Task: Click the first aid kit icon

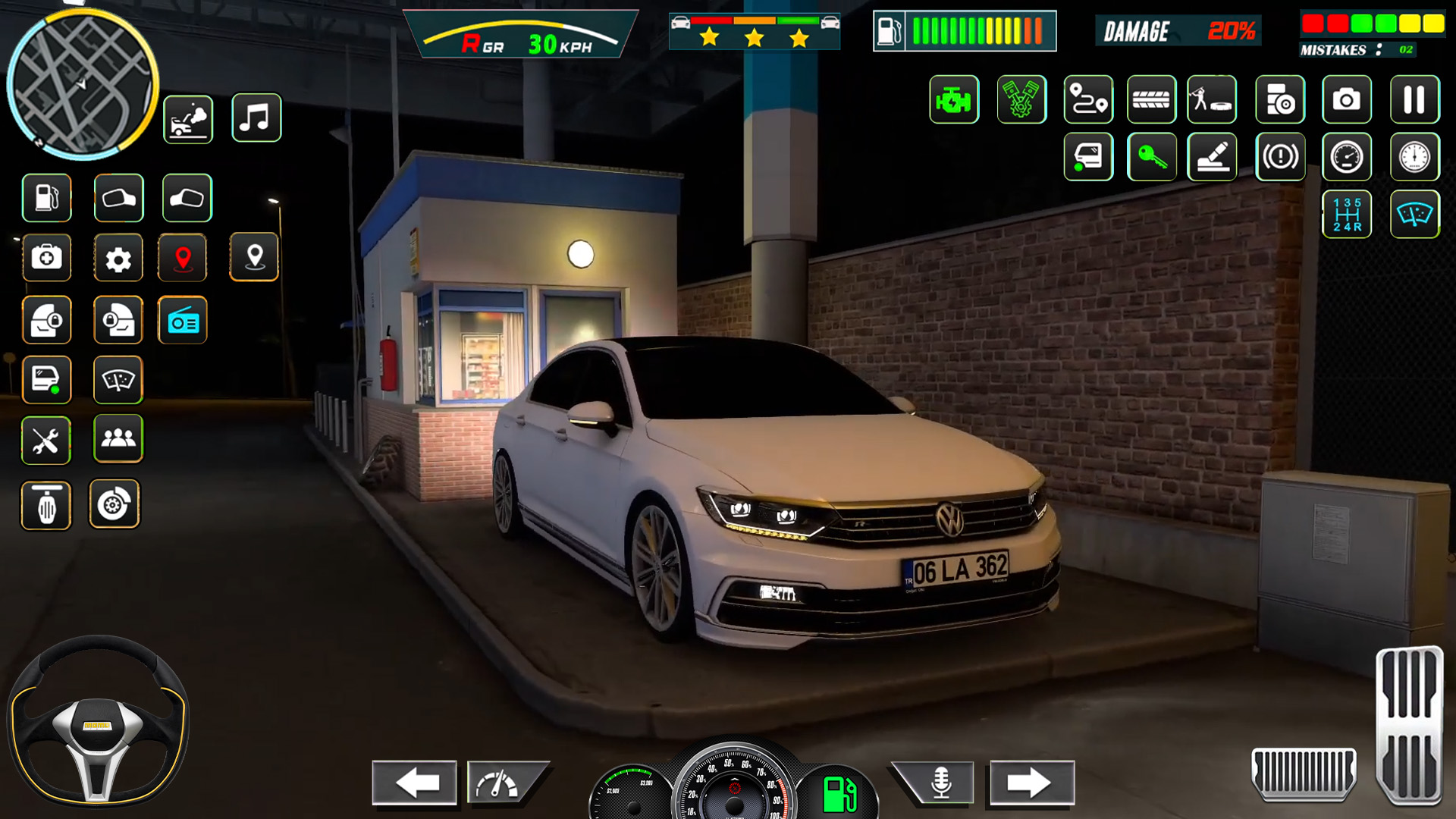Action: tap(47, 258)
